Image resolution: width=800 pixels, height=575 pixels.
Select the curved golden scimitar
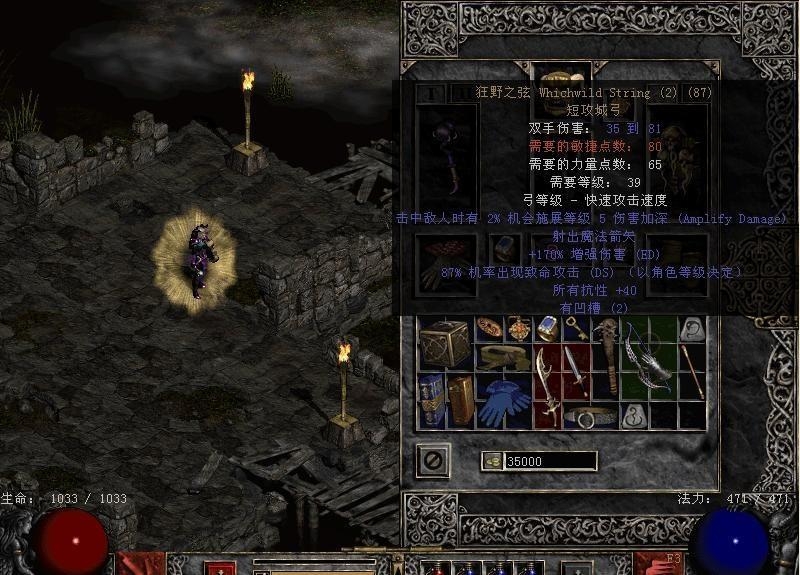click(x=546, y=385)
